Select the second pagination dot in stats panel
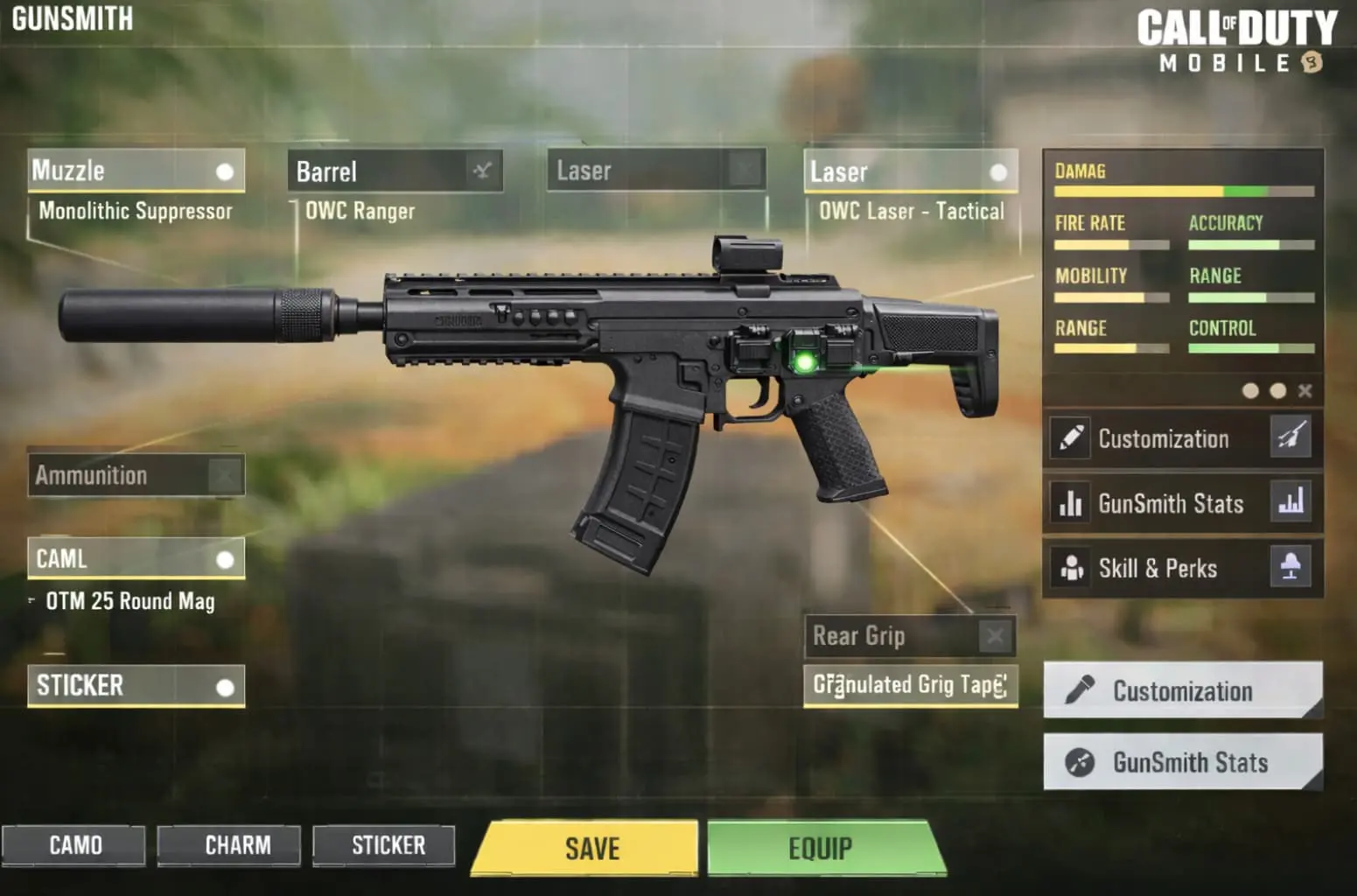 (x=1277, y=391)
